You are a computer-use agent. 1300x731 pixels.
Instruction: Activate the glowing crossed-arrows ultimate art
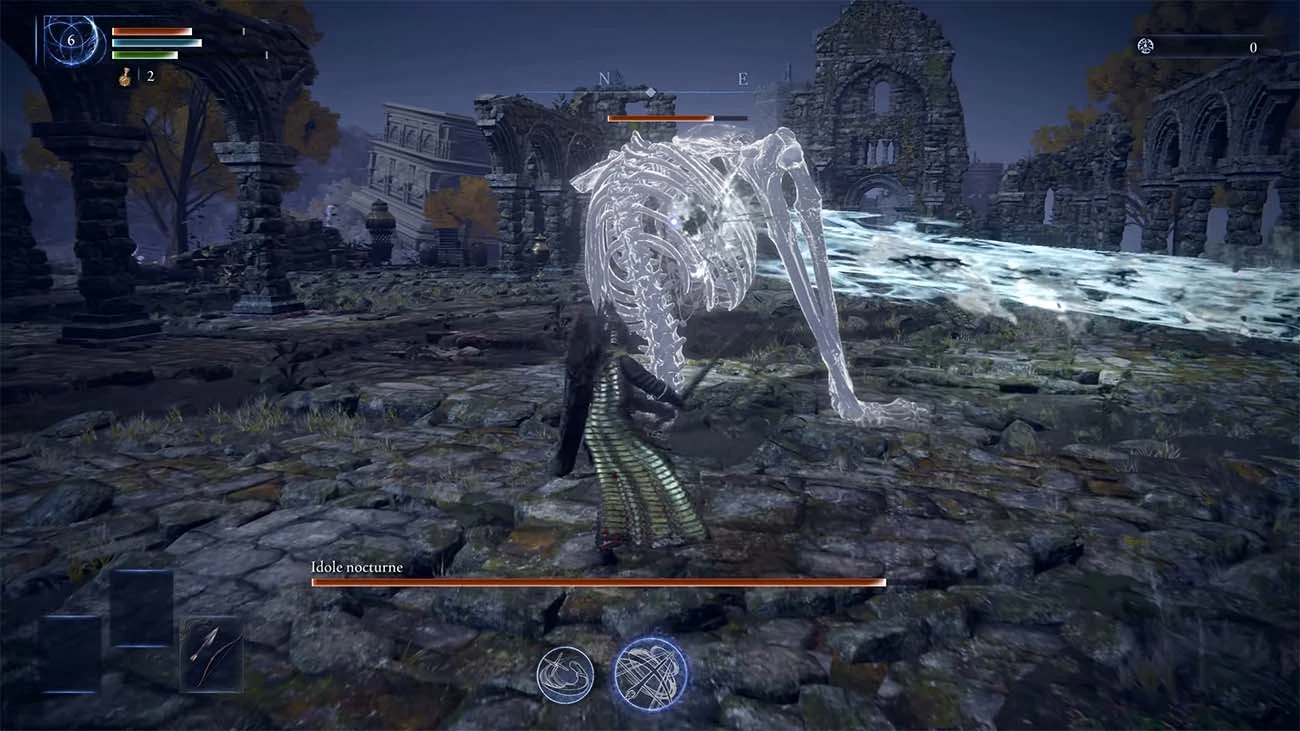650,674
